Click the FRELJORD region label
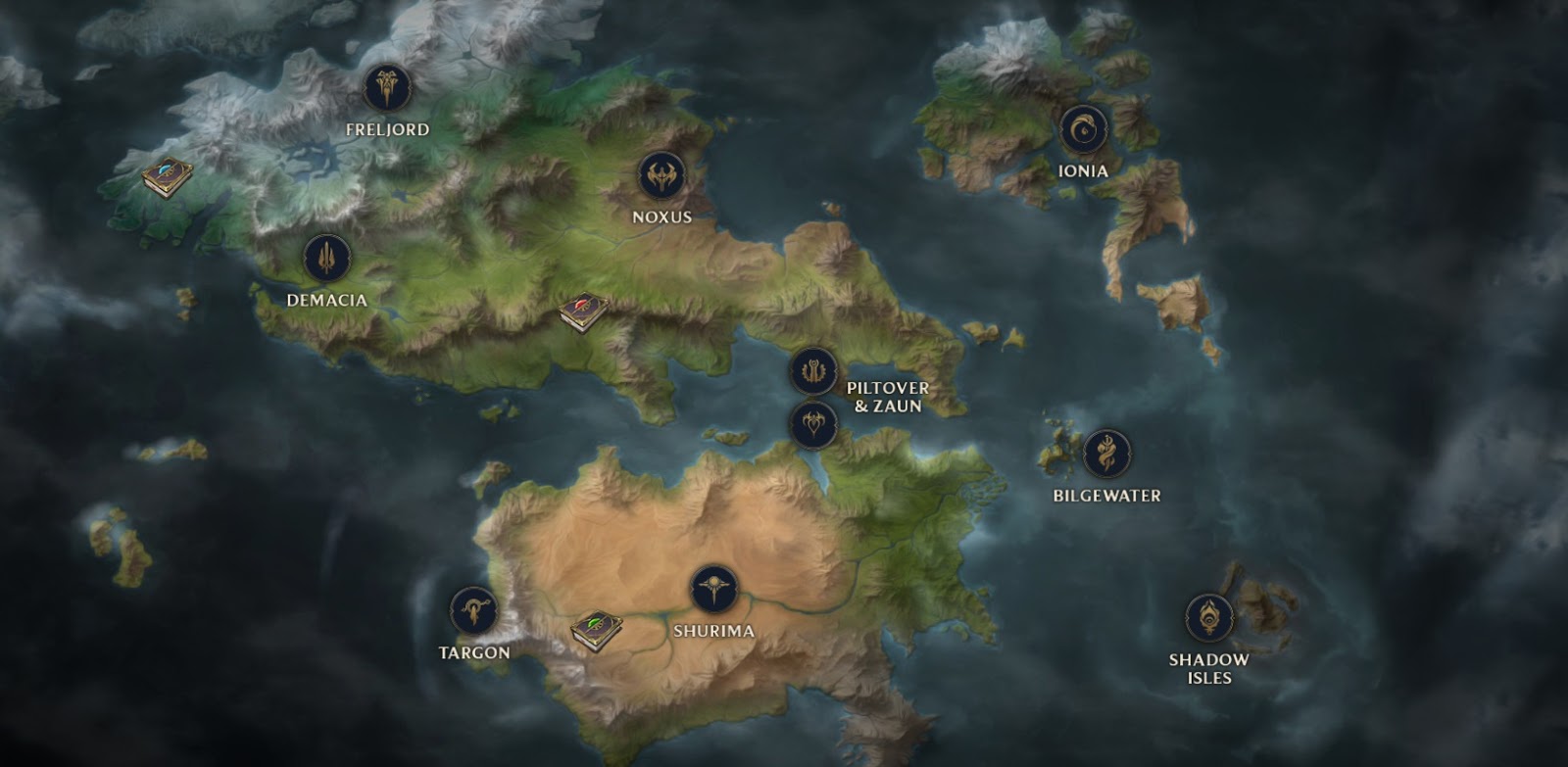 [x=386, y=127]
